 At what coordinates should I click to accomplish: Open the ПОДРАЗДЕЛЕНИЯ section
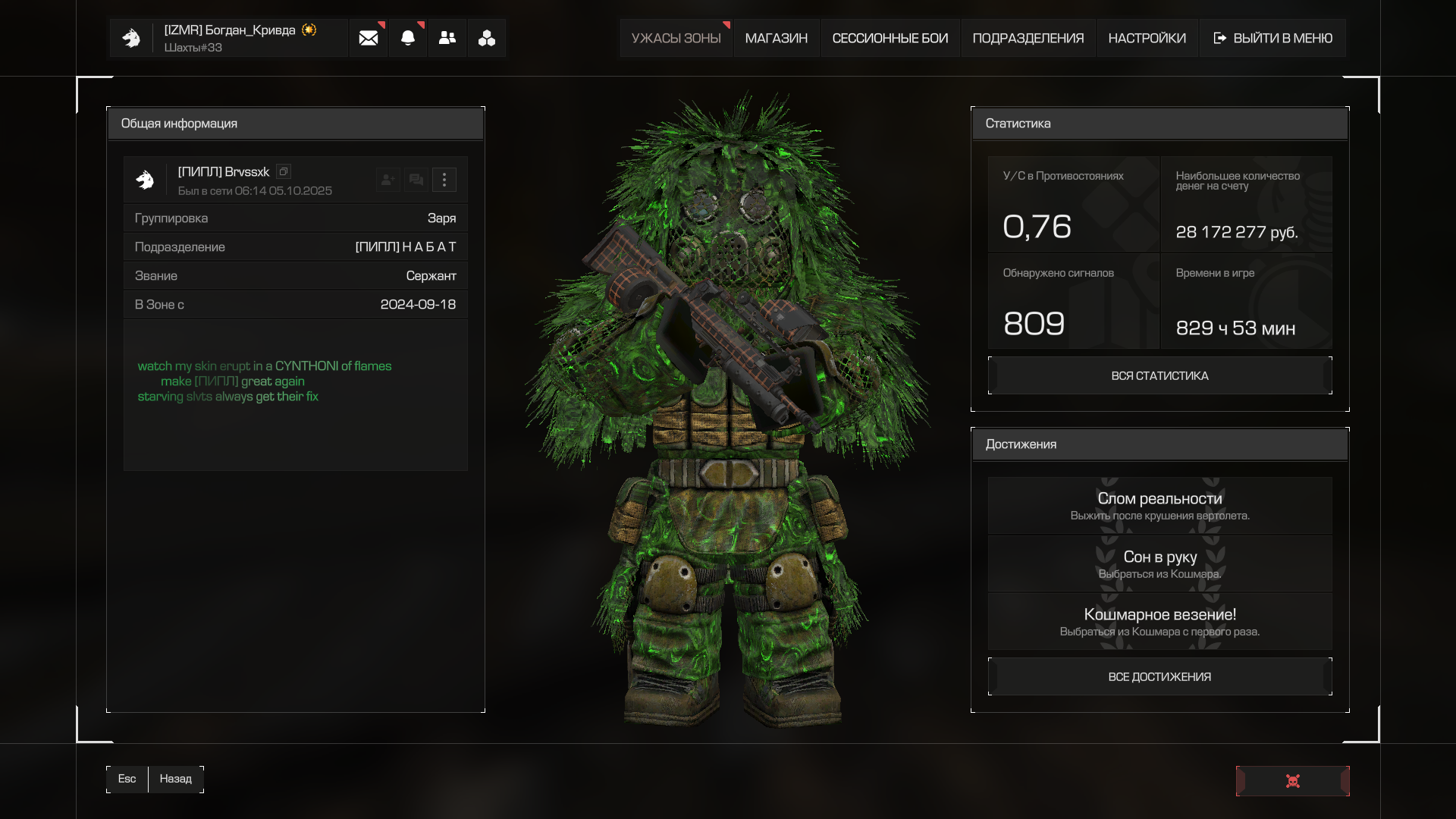click(1028, 38)
